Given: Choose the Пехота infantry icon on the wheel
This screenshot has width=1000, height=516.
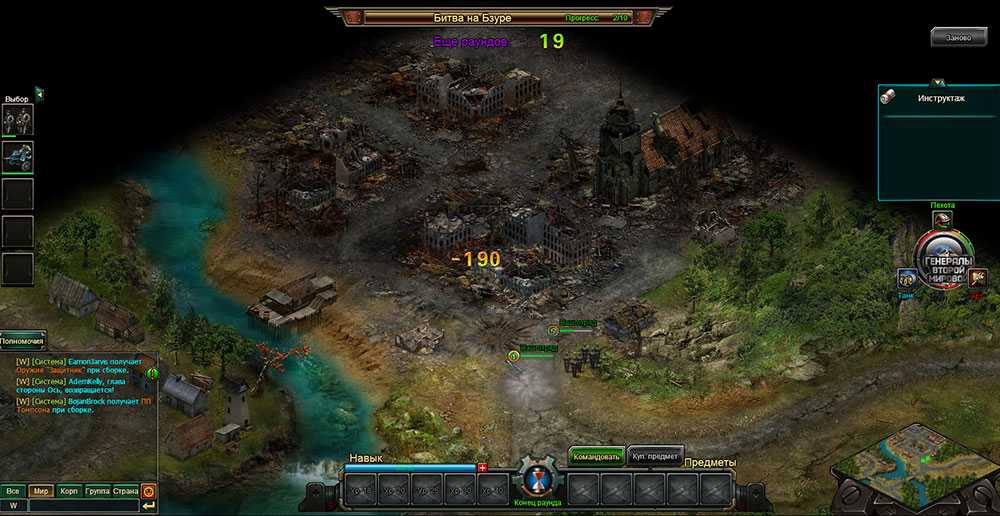Looking at the screenshot, I should tap(942, 219).
